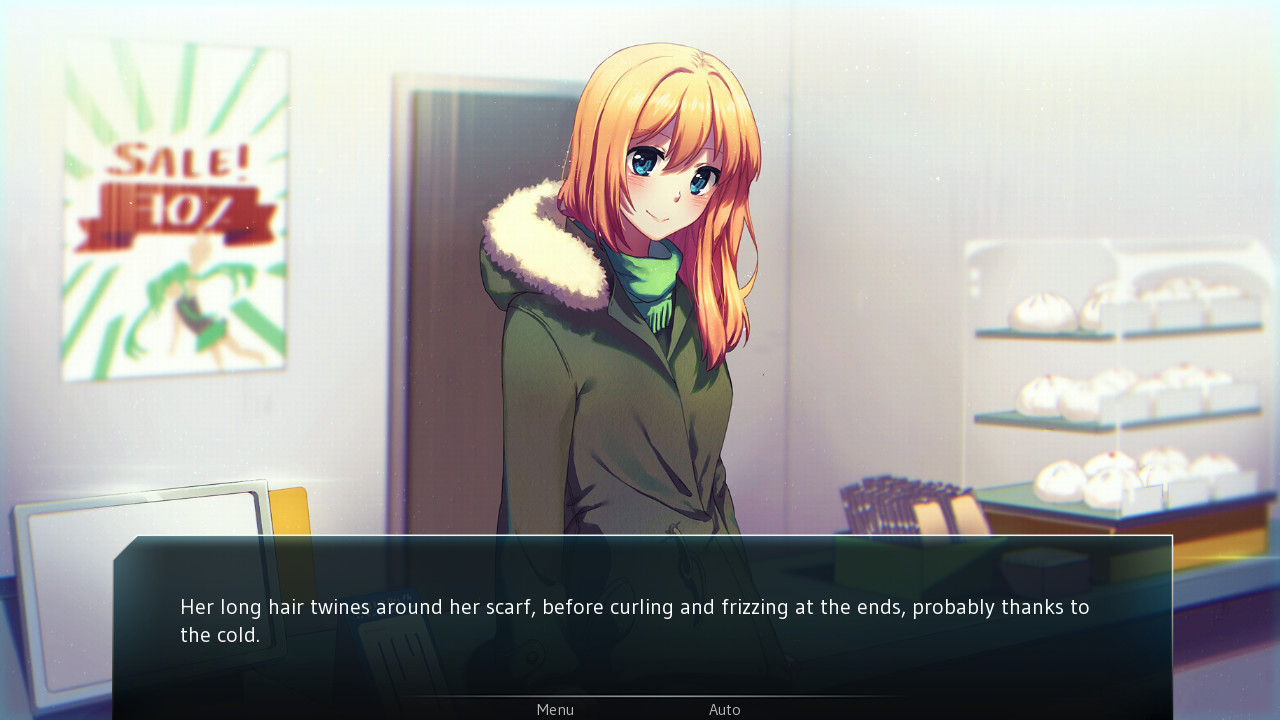
Task: Open the Menu at the bottom
Action: coord(555,710)
